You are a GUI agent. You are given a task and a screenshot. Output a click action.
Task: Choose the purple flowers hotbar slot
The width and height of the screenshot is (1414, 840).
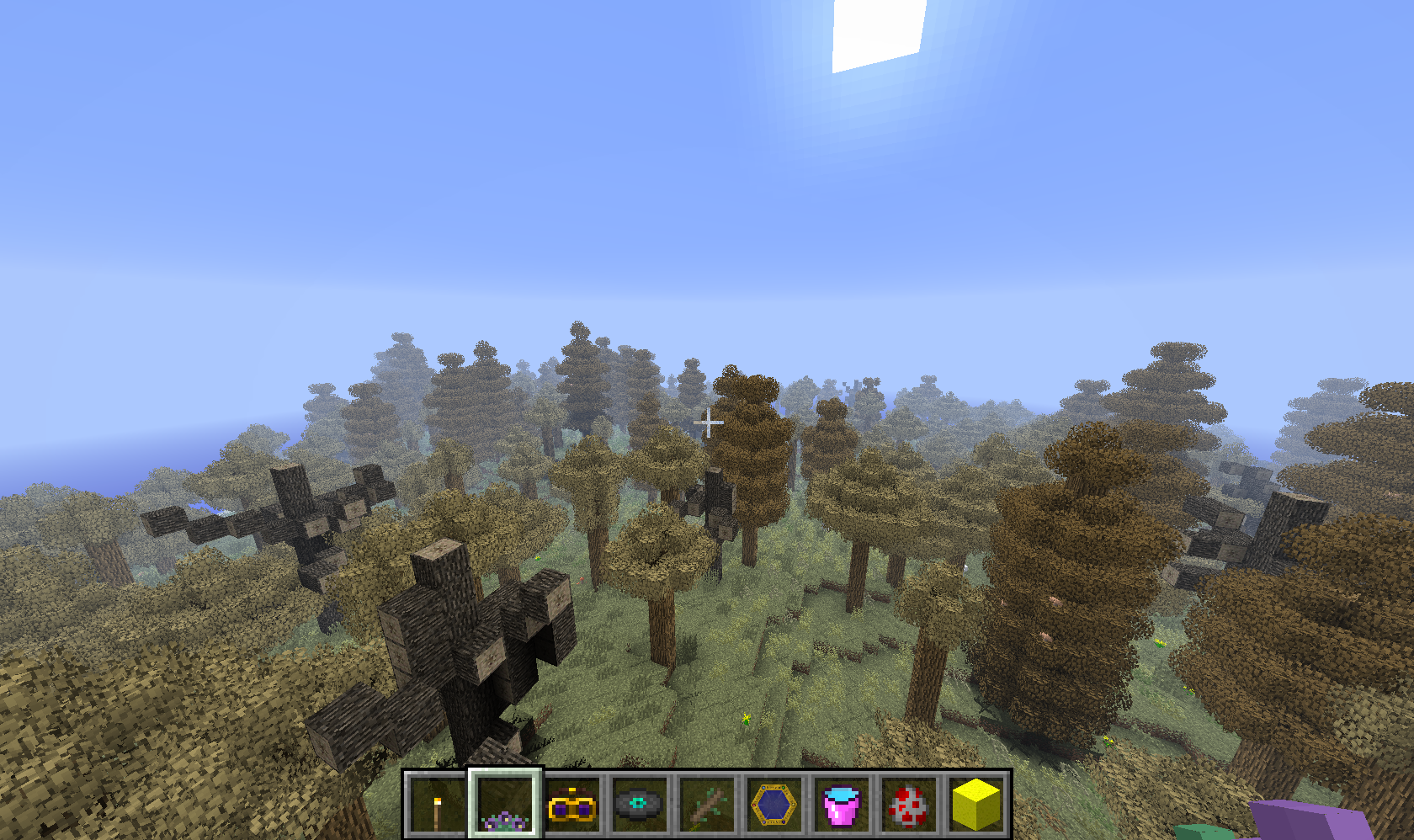[x=504, y=805]
